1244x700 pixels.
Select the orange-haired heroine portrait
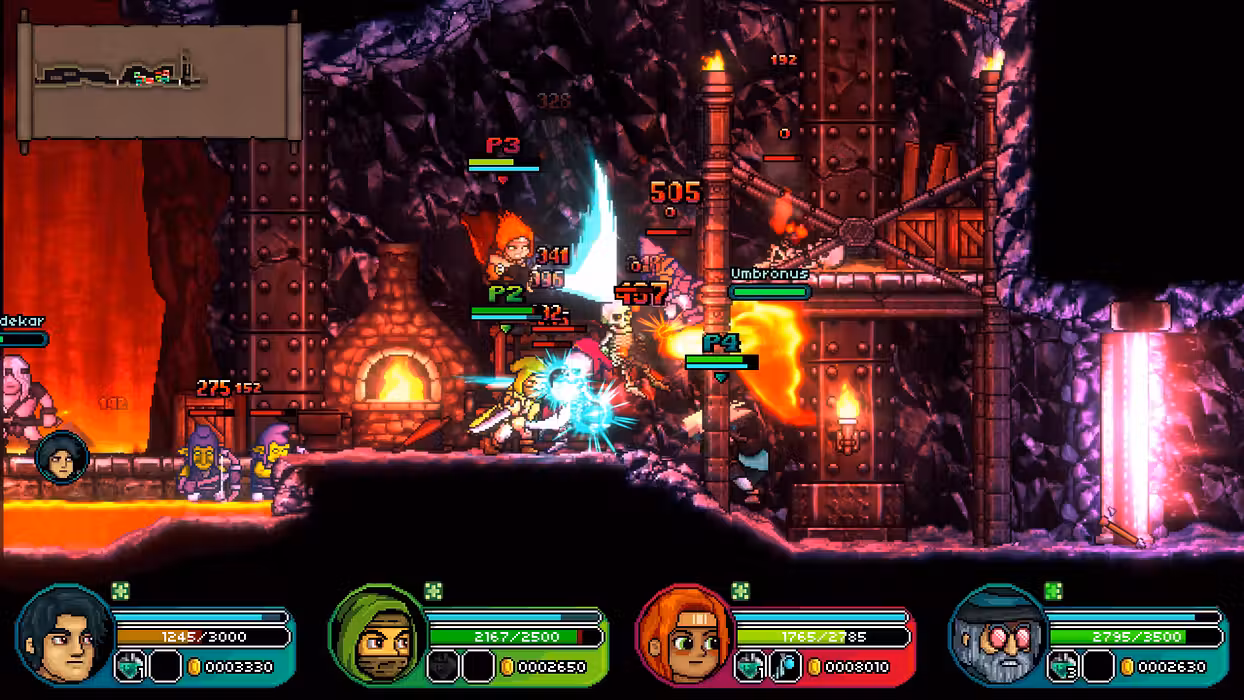click(x=685, y=635)
